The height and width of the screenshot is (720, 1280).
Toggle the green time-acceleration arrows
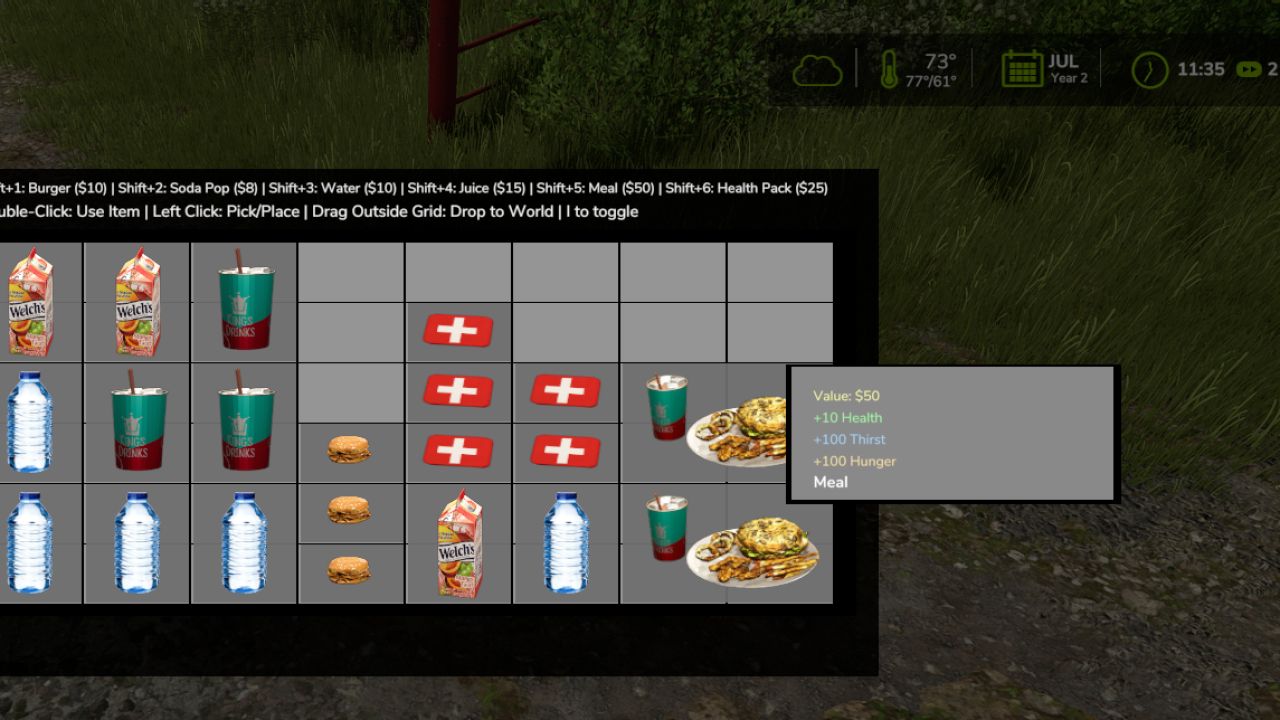pos(1247,70)
